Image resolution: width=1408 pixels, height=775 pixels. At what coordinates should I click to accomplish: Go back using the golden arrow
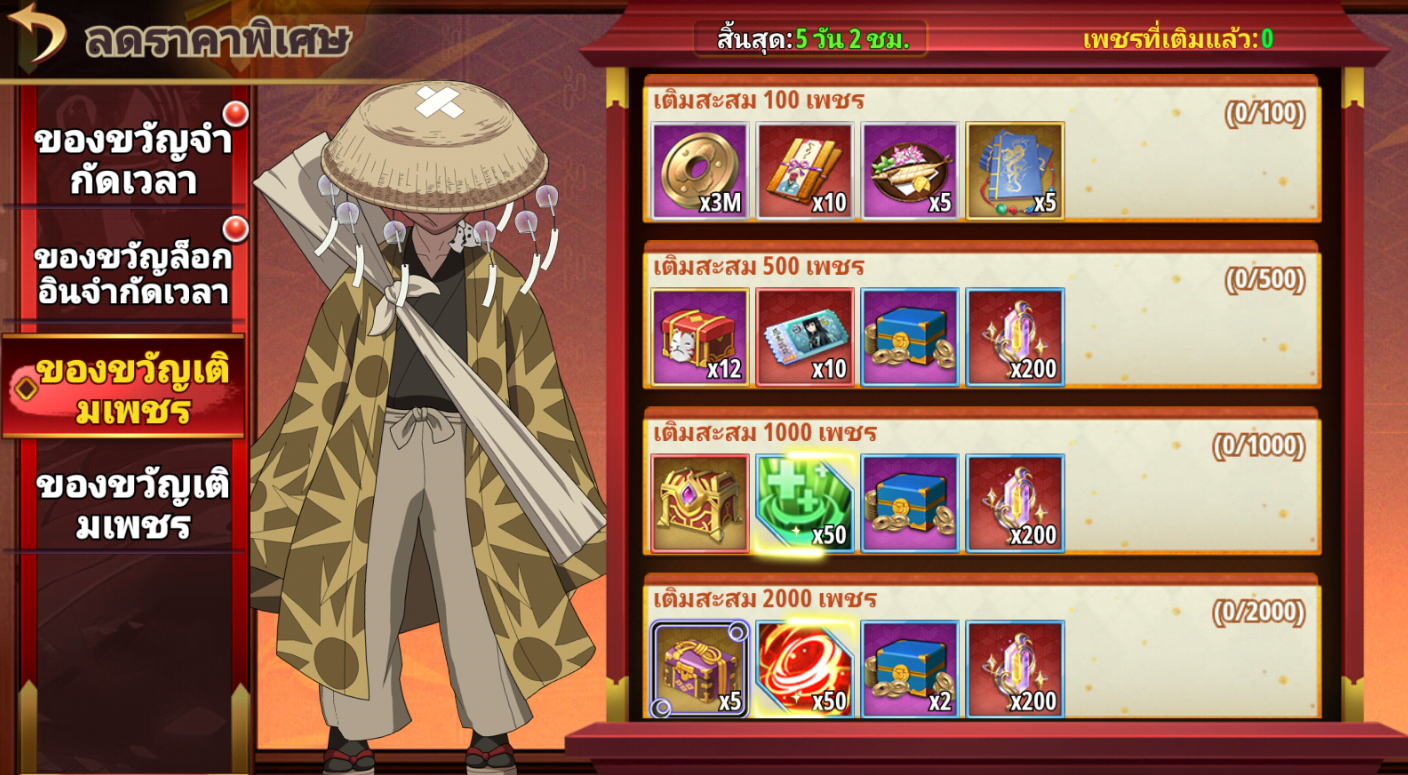(x=37, y=34)
